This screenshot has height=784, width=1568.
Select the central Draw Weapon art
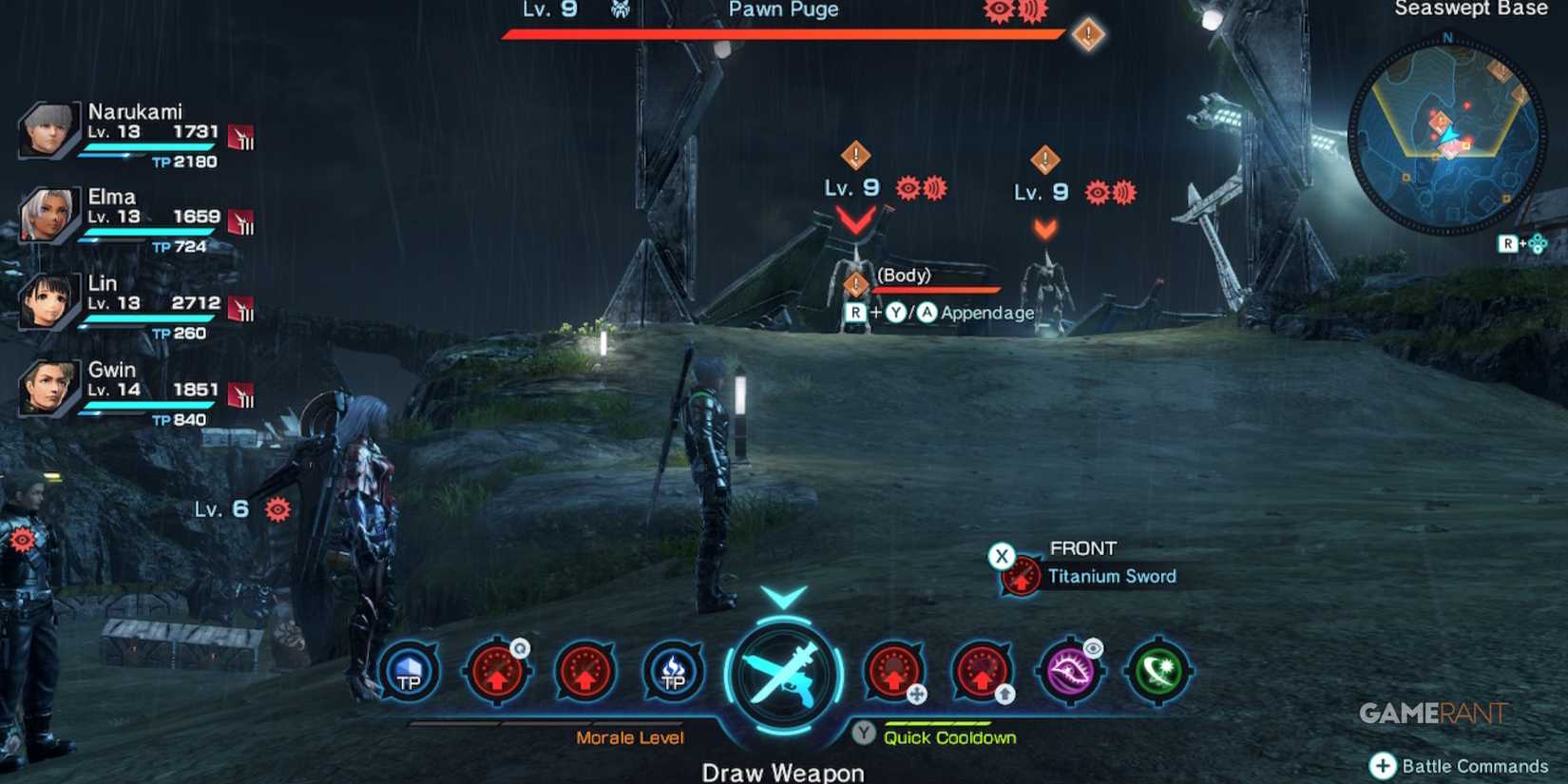click(781, 675)
